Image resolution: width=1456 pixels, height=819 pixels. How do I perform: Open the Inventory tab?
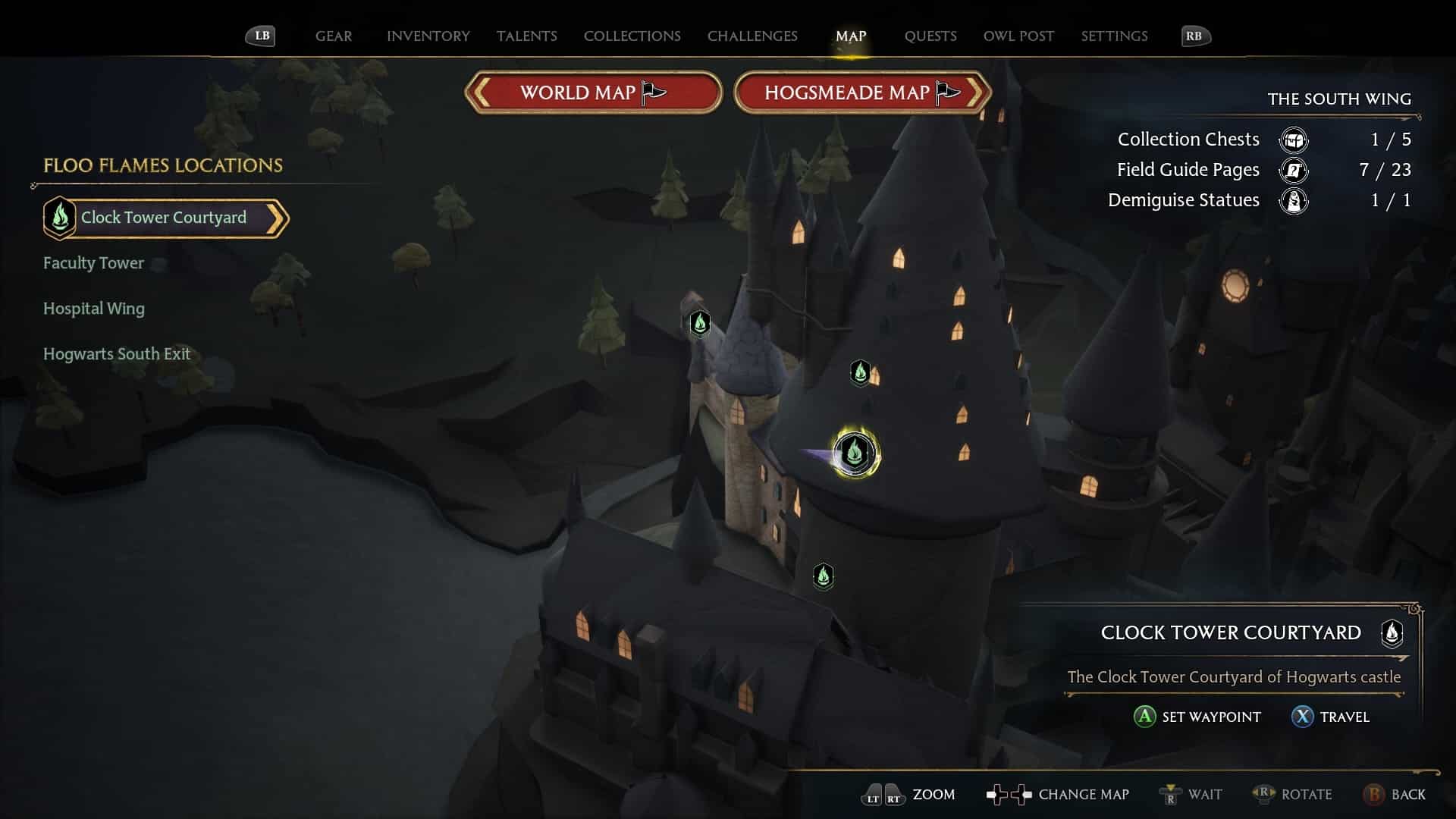click(428, 36)
